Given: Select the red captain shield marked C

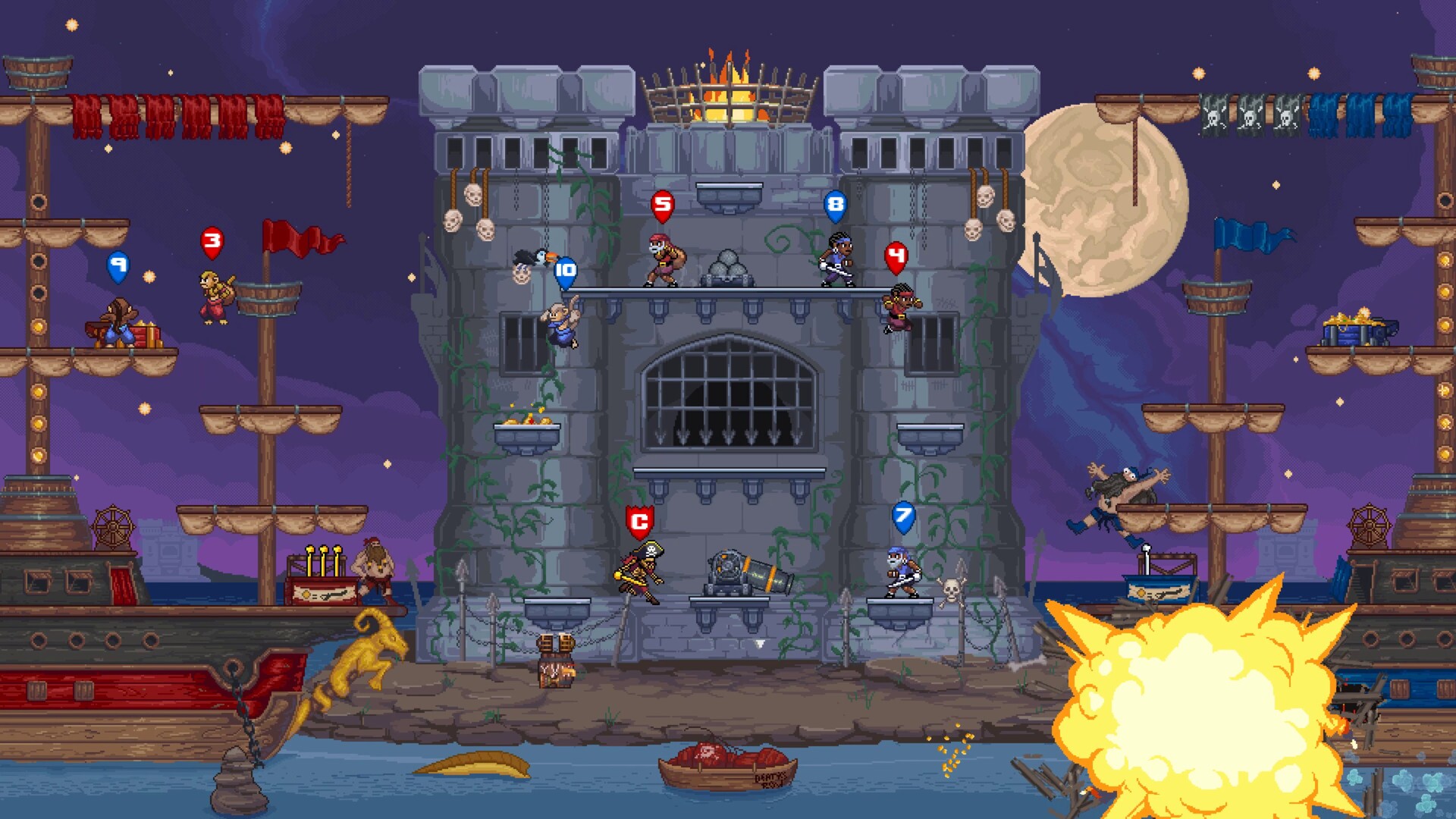Looking at the screenshot, I should click(639, 520).
